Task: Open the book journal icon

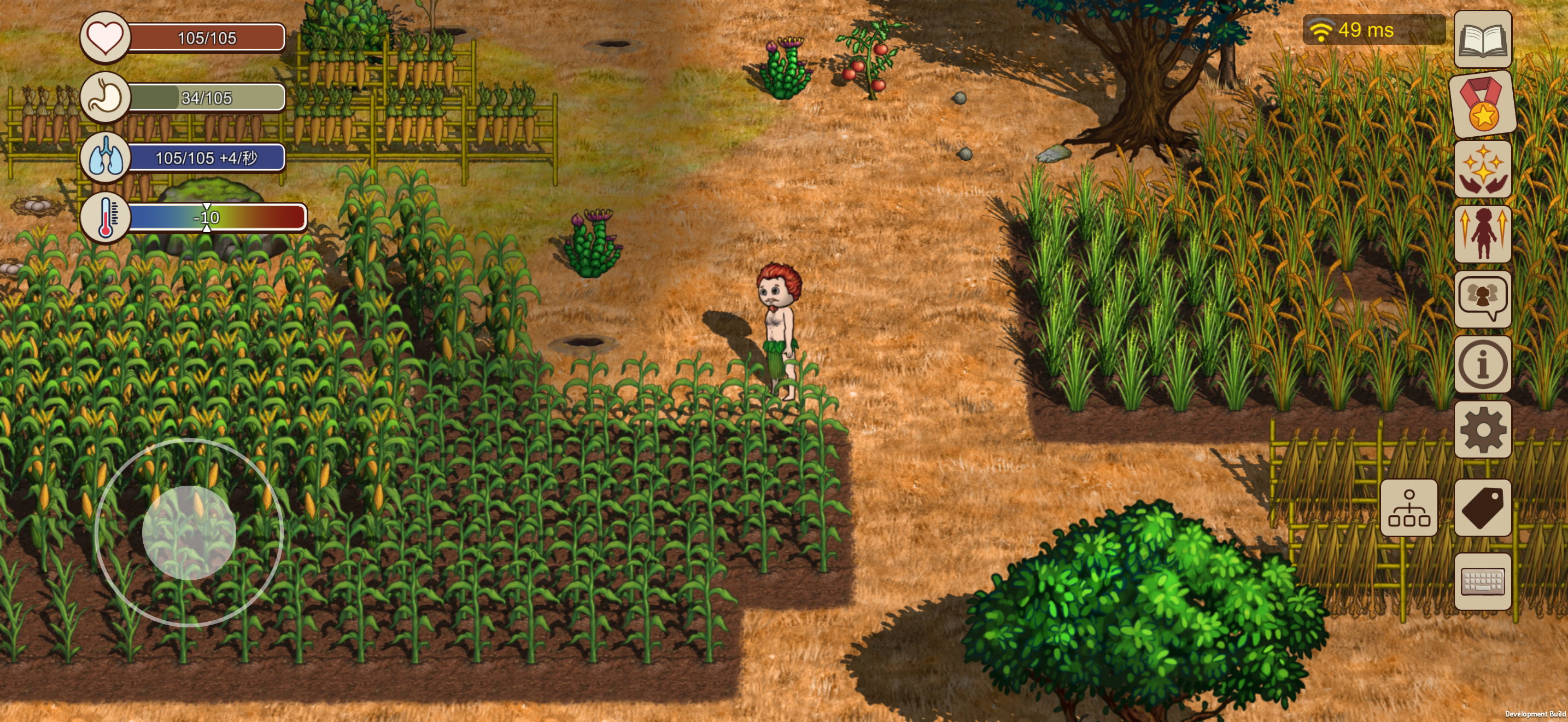Action: point(1482,39)
